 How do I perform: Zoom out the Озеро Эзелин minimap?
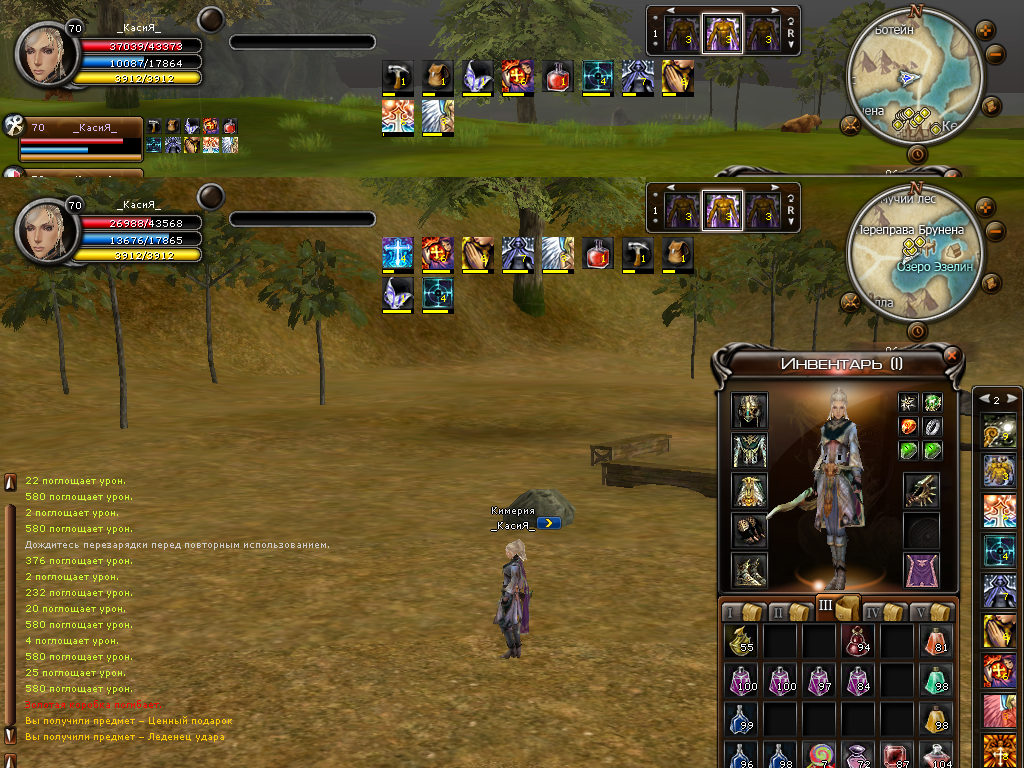(995, 231)
